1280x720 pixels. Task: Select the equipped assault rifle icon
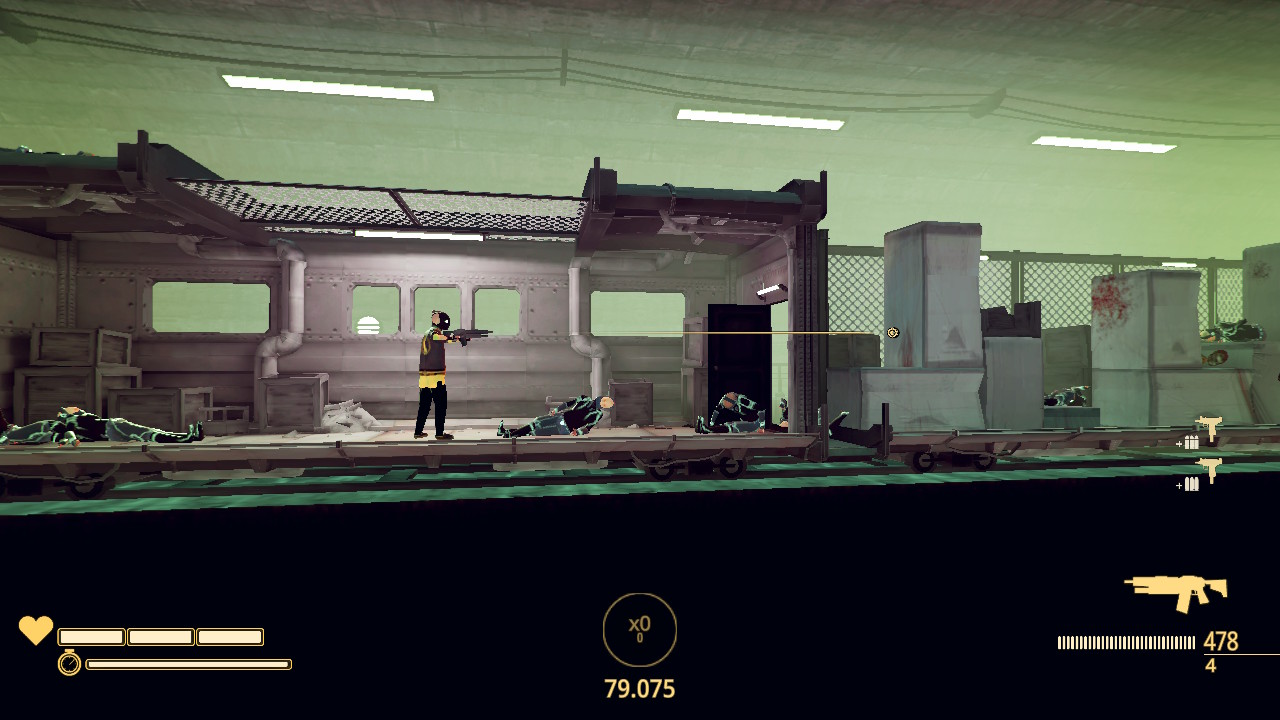(x=1176, y=591)
